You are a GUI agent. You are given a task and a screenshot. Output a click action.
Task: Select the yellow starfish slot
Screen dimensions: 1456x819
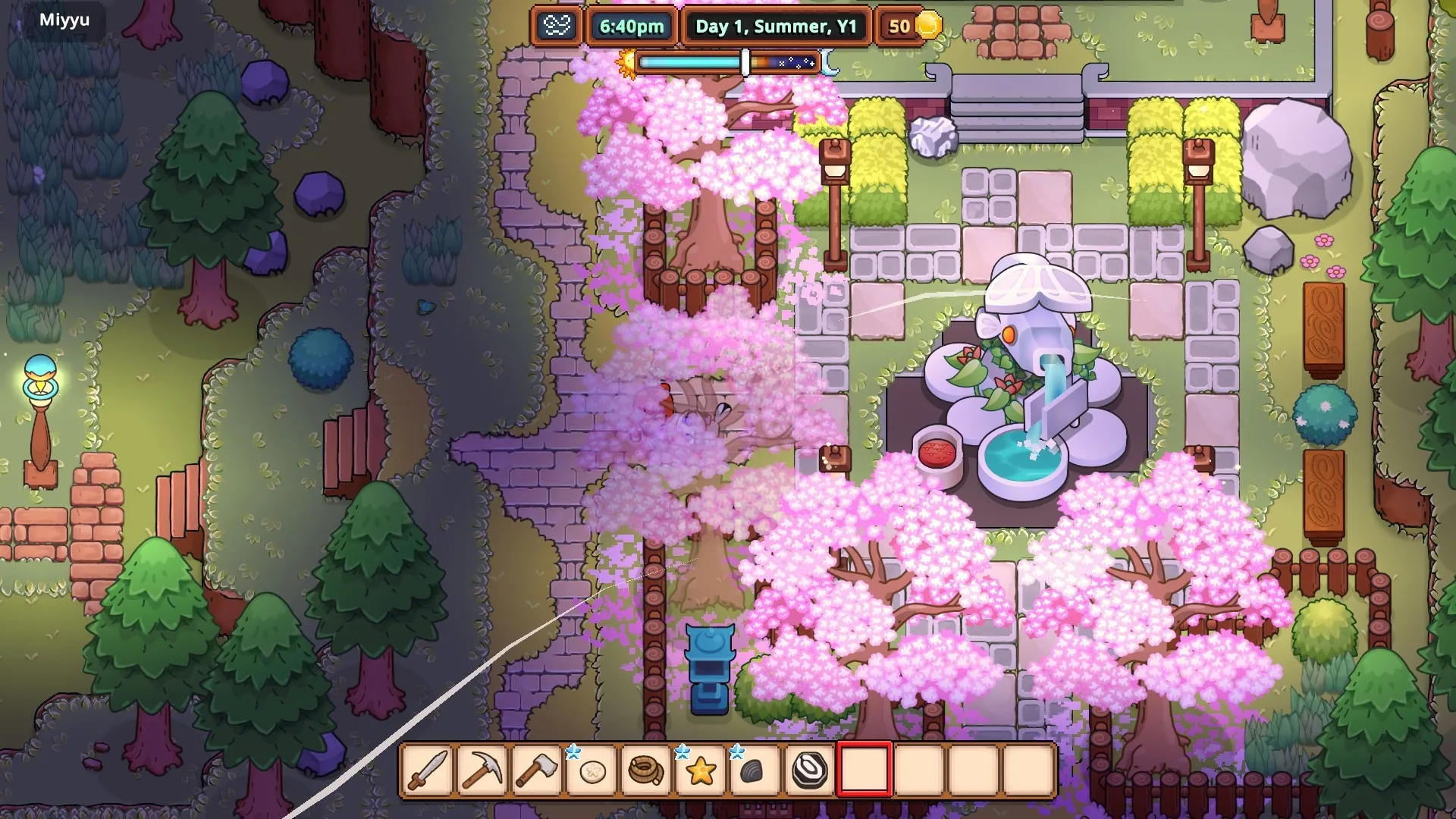click(x=701, y=771)
